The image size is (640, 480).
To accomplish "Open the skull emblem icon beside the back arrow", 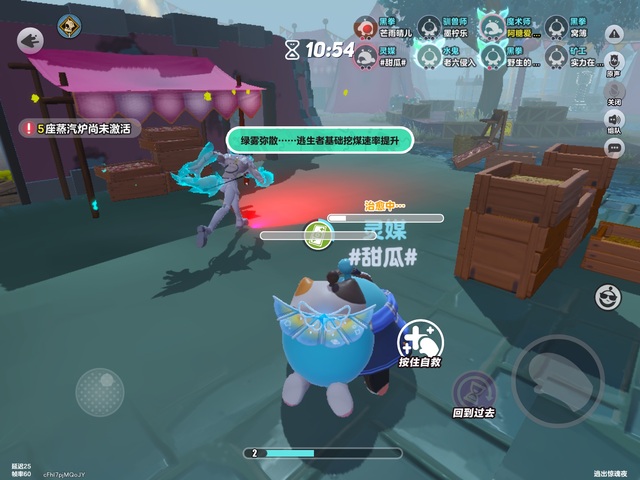I will (69, 27).
